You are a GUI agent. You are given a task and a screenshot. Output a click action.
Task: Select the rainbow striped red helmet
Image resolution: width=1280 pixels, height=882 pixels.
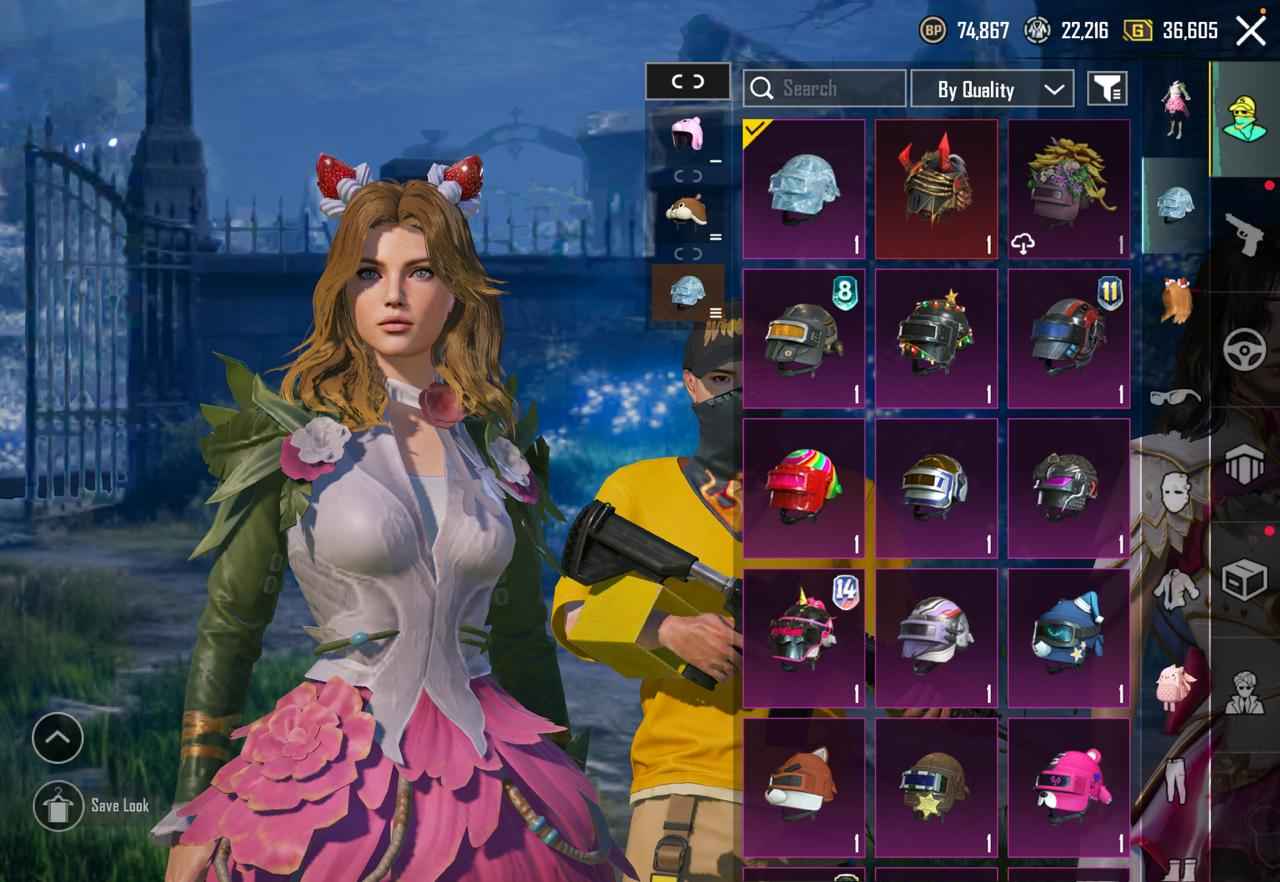click(x=804, y=489)
